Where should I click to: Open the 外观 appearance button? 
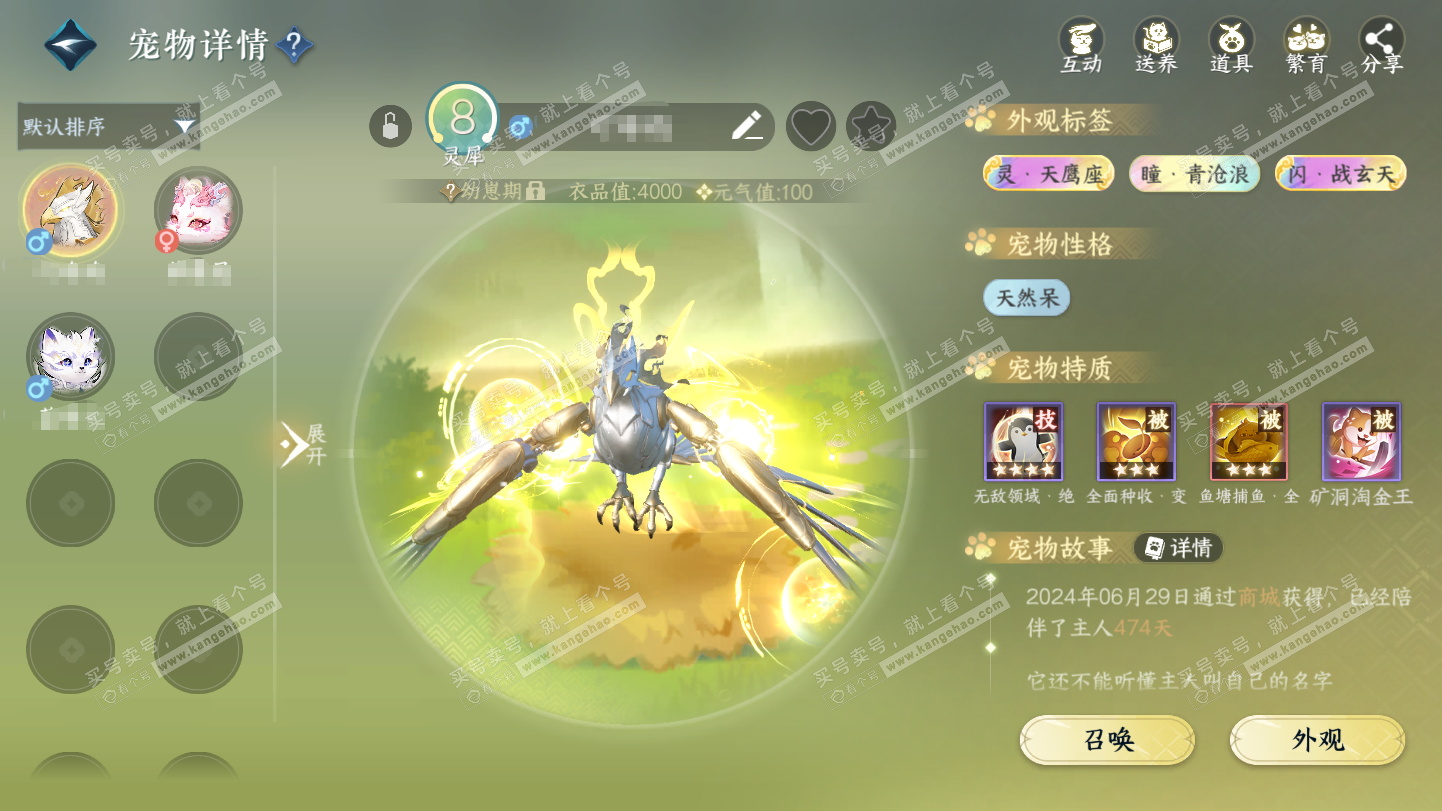click(x=1317, y=740)
